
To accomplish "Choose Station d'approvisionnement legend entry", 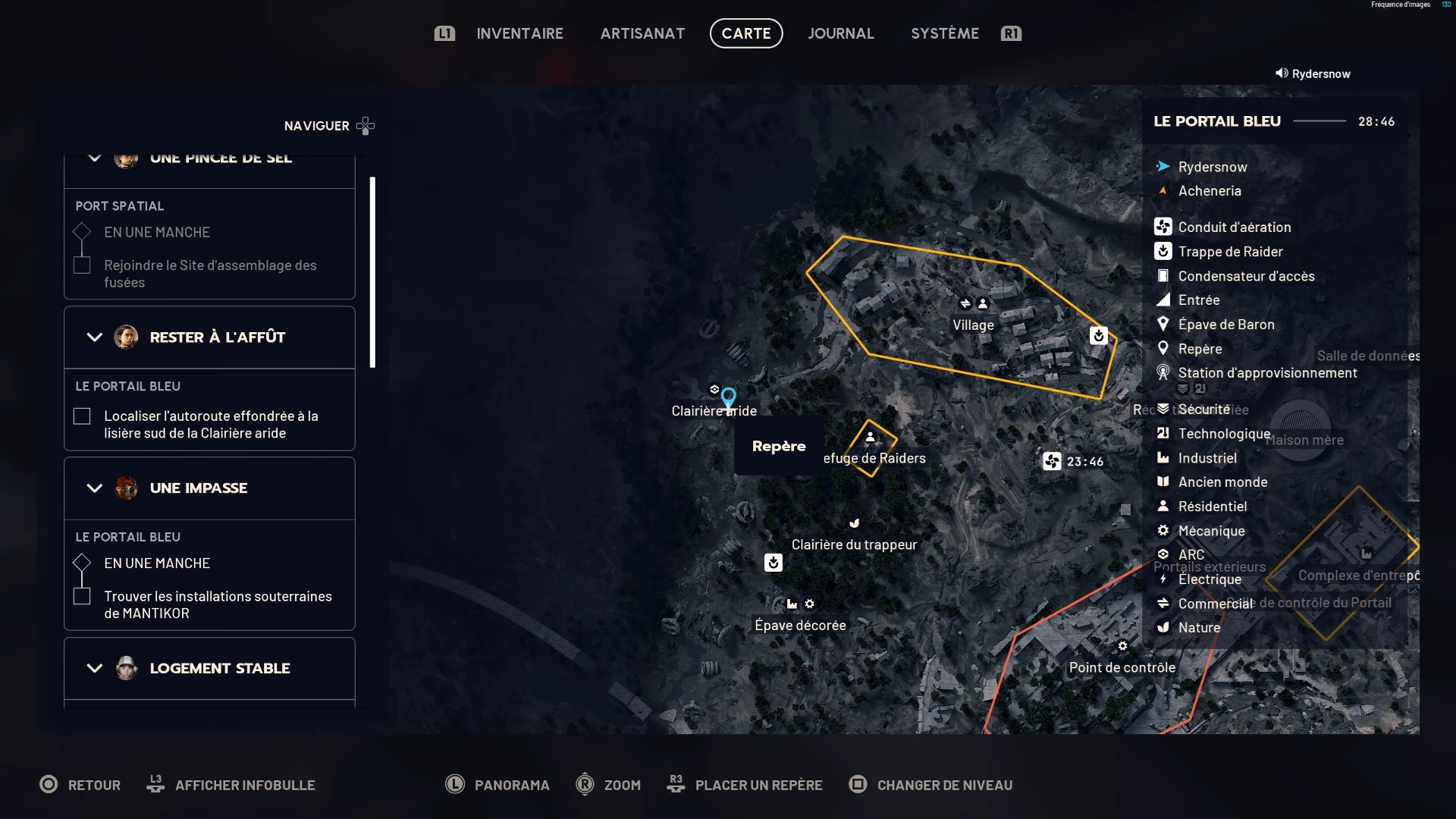I will click(x=1267, y=372).
